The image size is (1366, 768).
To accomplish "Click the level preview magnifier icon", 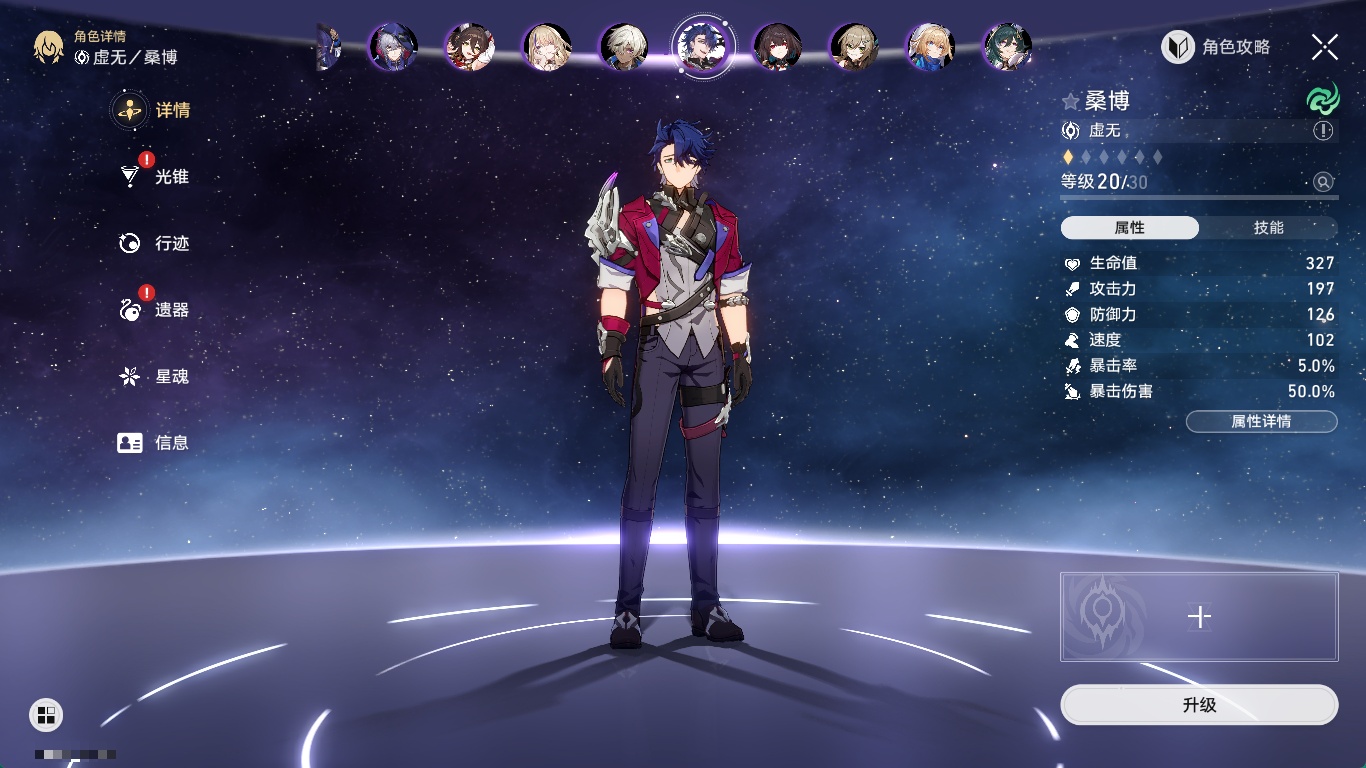I will click(x=1323, y=182).
